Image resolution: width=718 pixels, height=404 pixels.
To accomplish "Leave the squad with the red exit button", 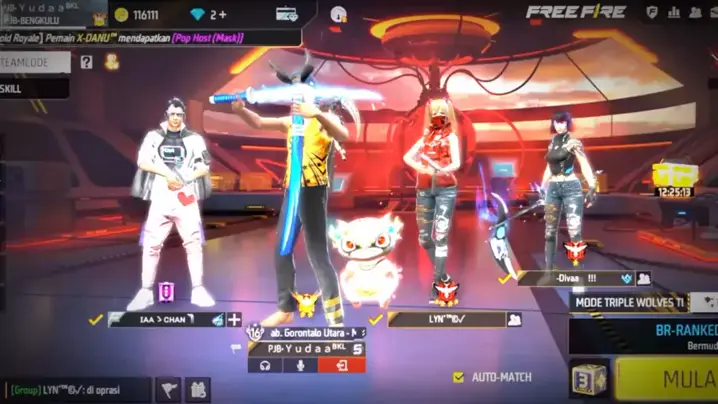I will (342, 365).
